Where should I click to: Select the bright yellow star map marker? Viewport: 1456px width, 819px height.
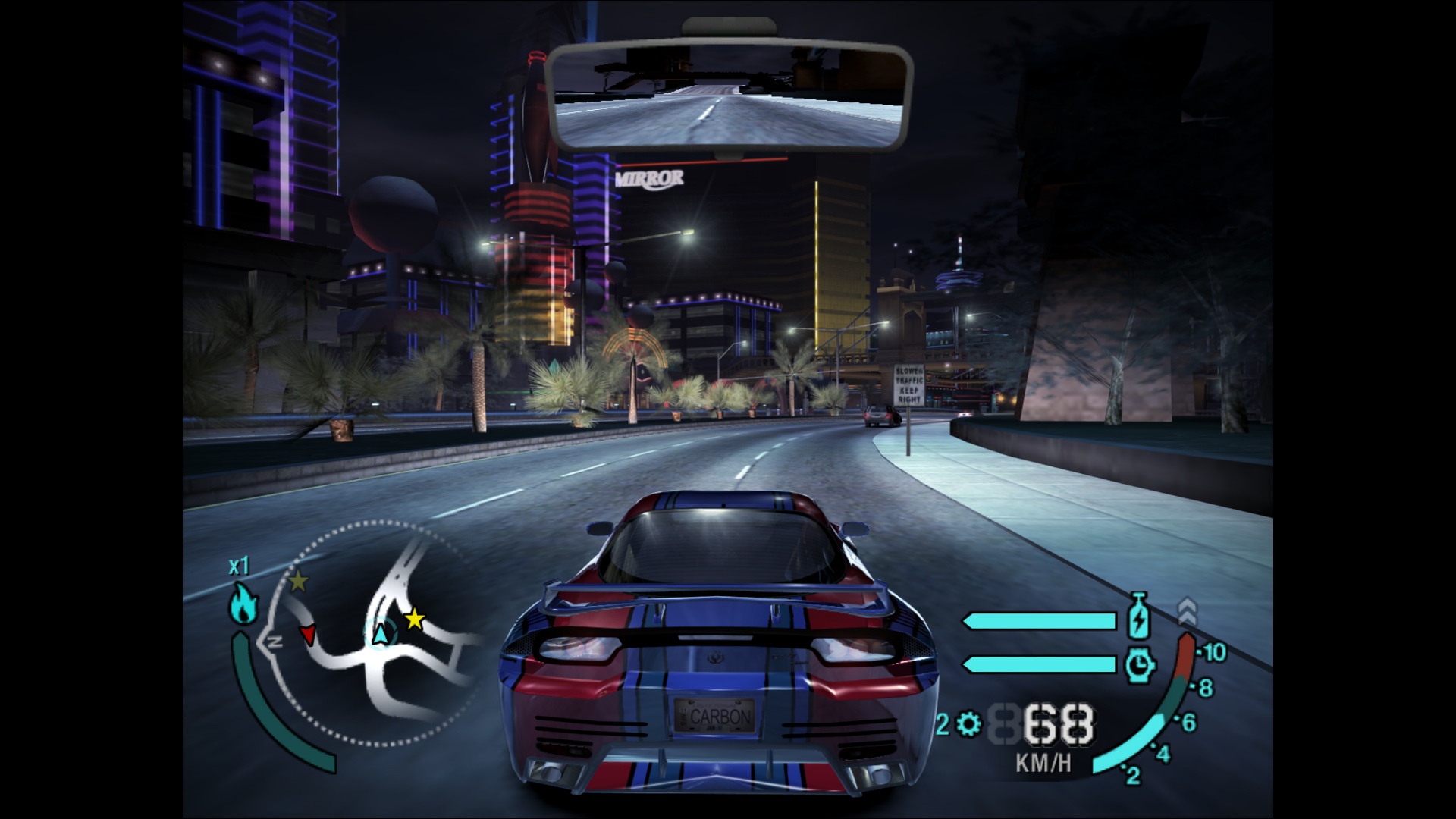click(414, 620)
